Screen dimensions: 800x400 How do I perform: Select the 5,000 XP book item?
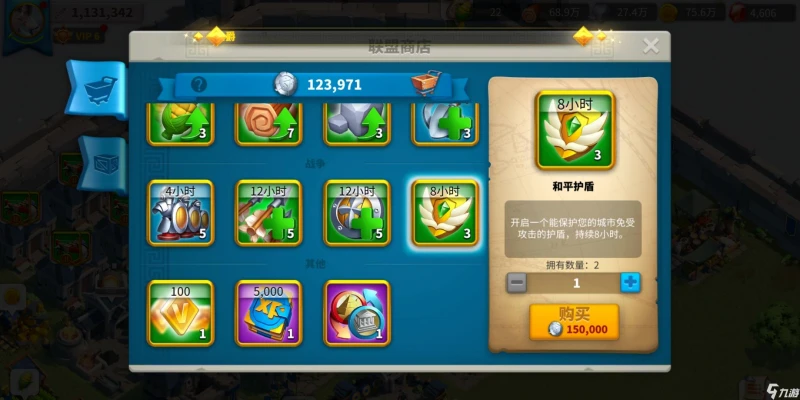click(269, 312)
